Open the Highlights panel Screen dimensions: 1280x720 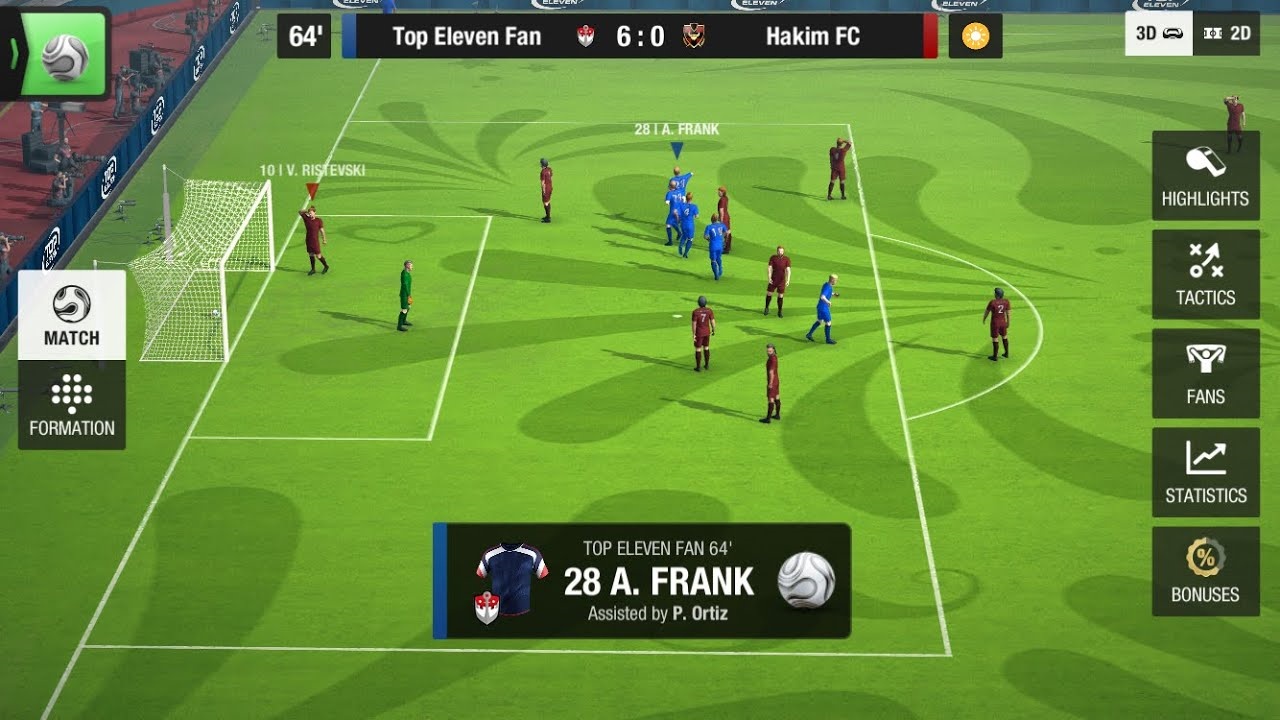(1205, 176)
